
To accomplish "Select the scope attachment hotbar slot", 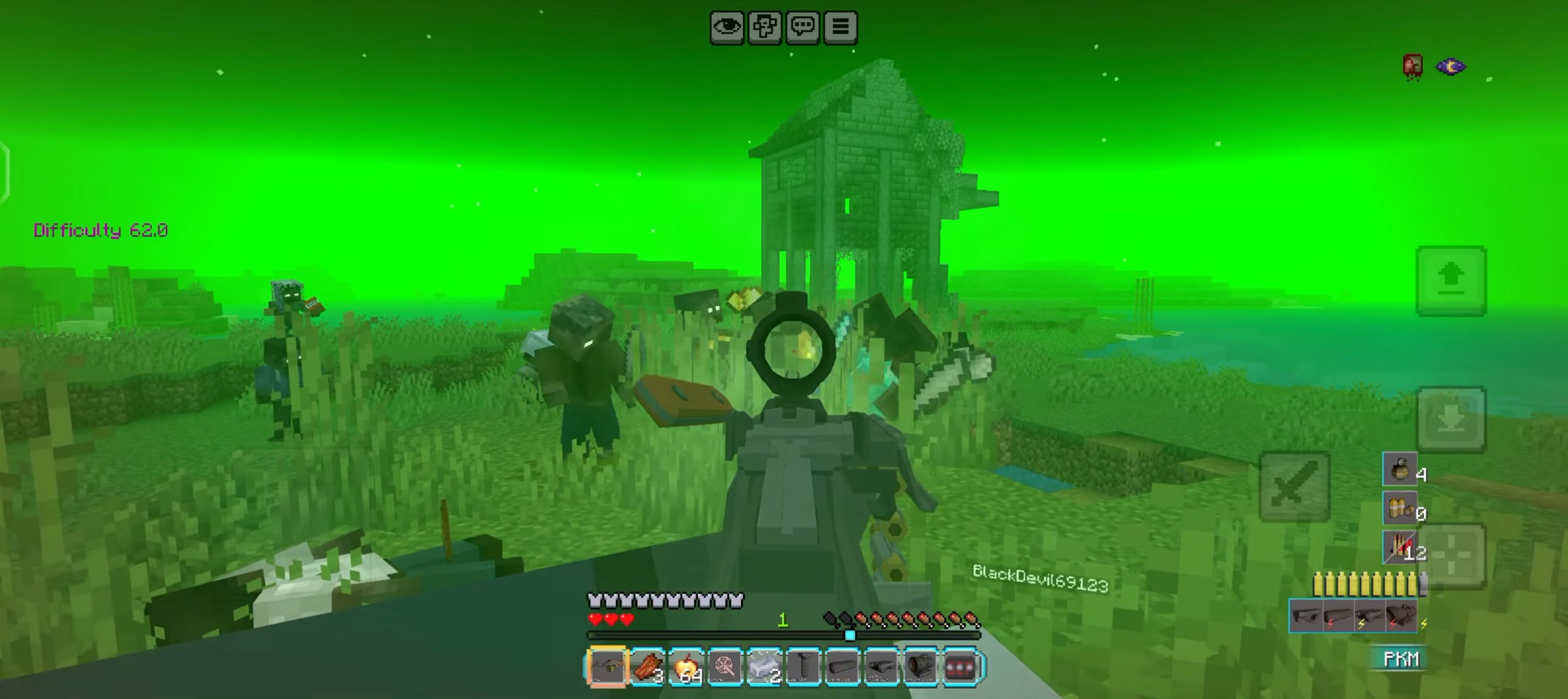I will (921, 666).
